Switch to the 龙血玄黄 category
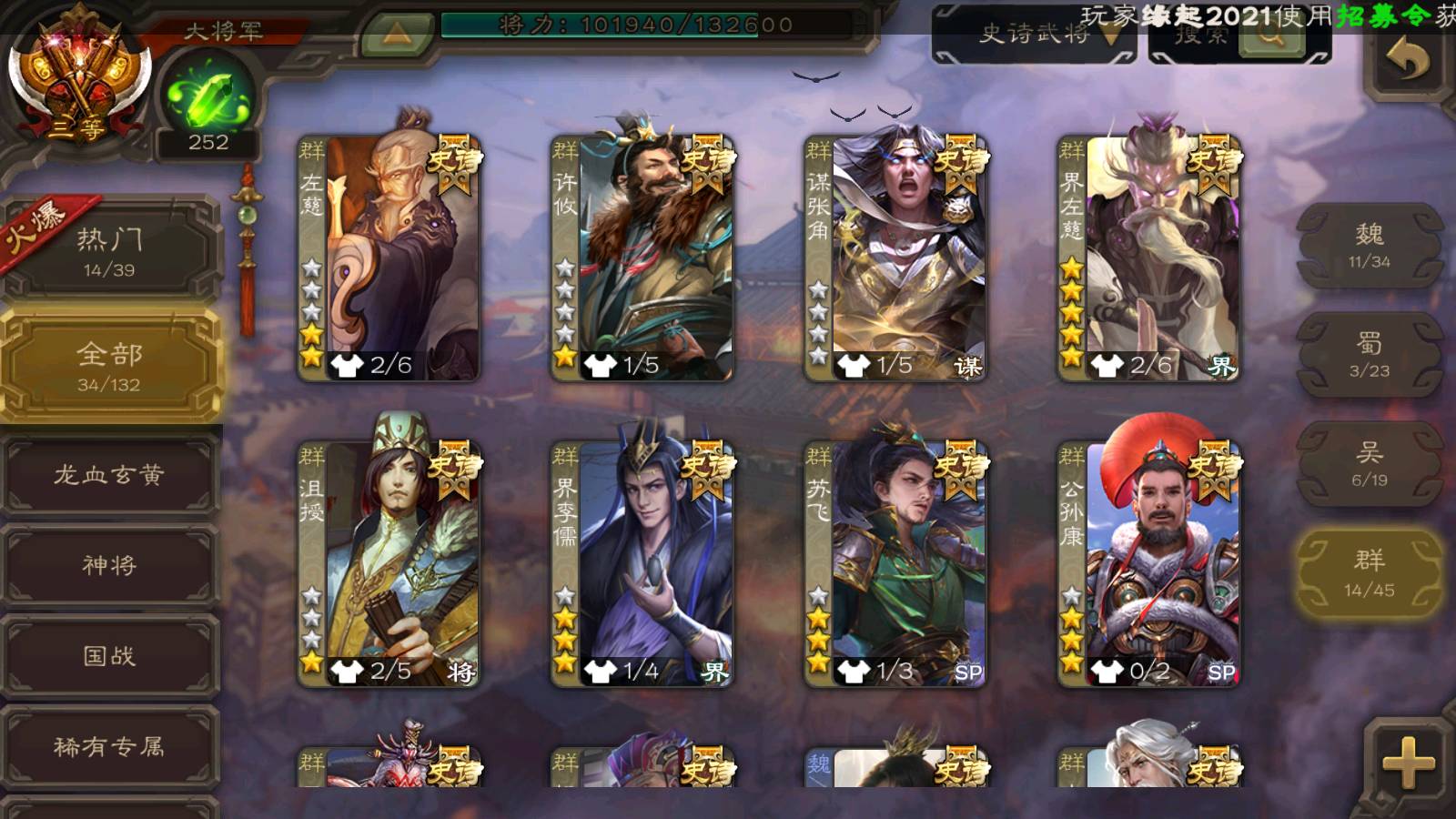Image resolution: width=1456 pixels, height=819 pixels. click(109, 475)
